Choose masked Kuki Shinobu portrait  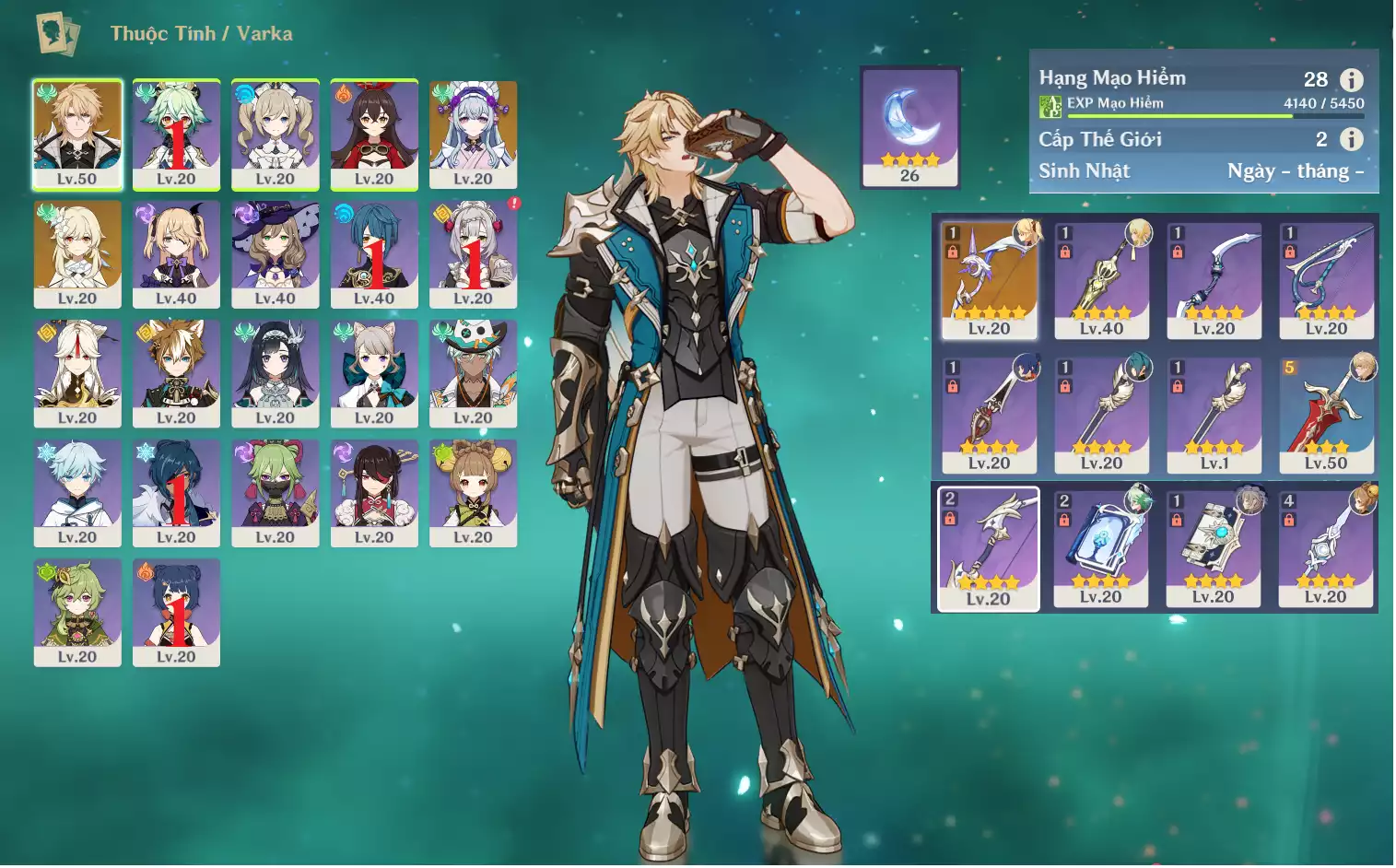point(275,493)
